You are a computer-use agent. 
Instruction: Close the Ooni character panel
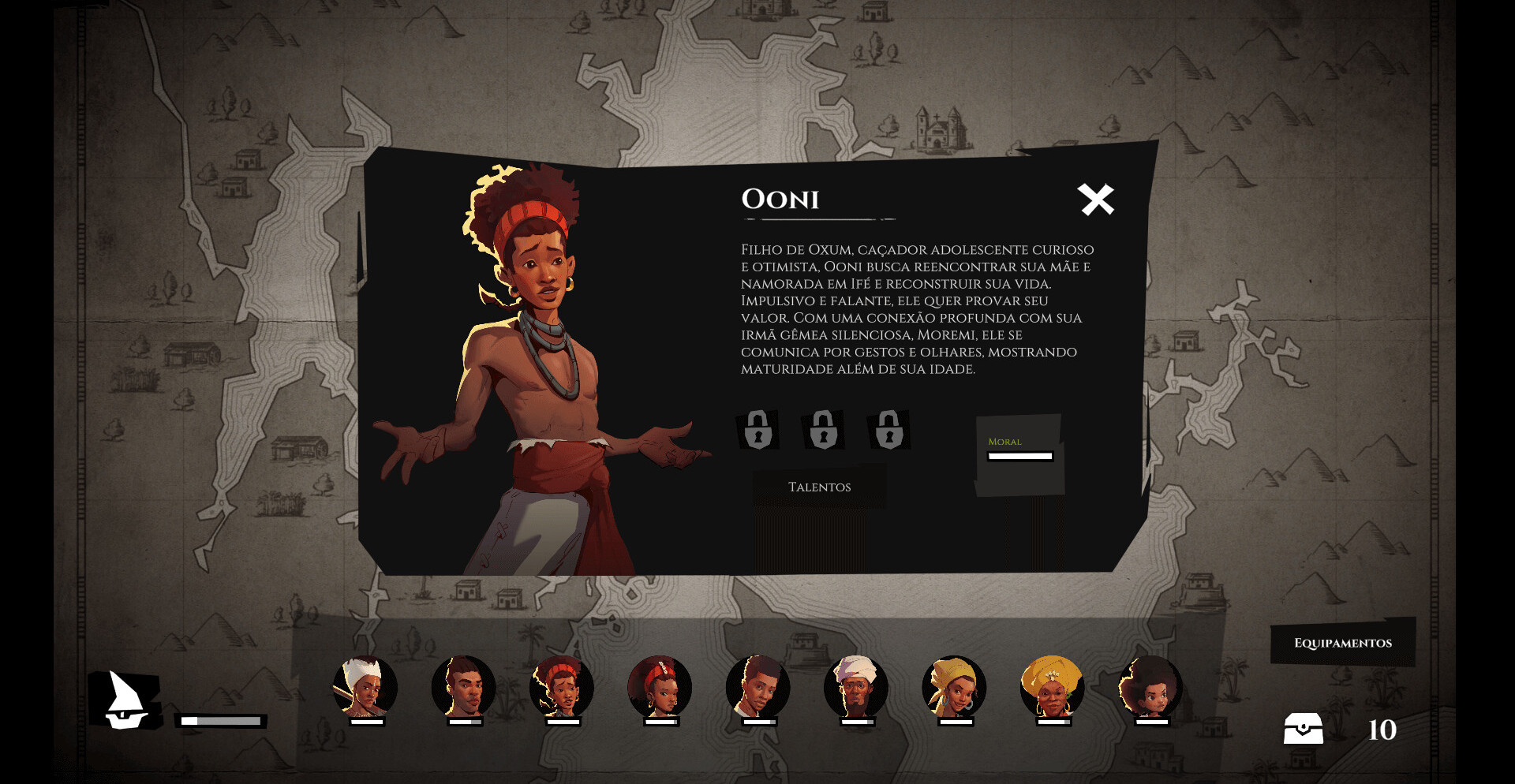[1096, 200]
